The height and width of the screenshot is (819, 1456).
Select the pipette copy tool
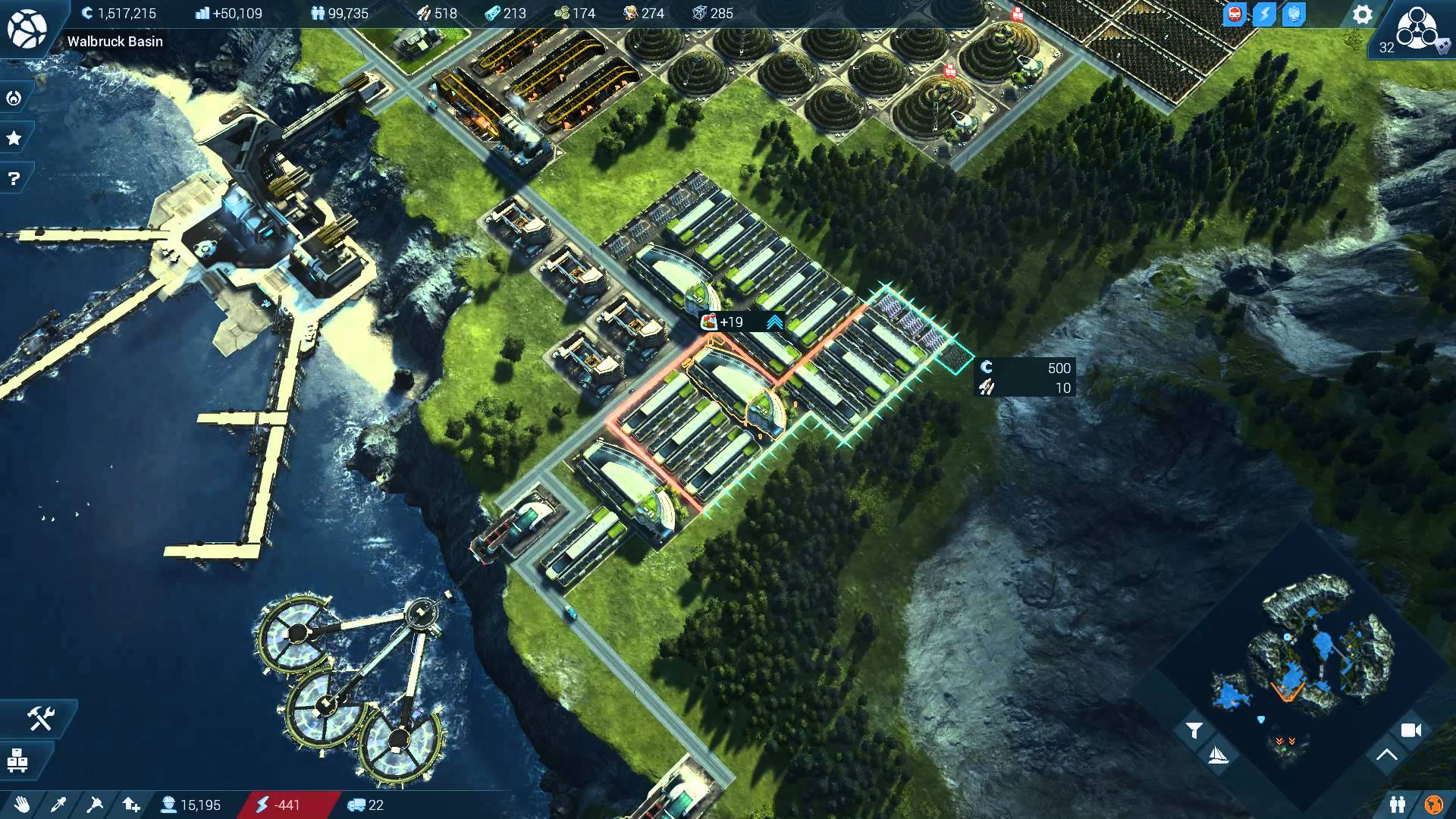point(59,805)
